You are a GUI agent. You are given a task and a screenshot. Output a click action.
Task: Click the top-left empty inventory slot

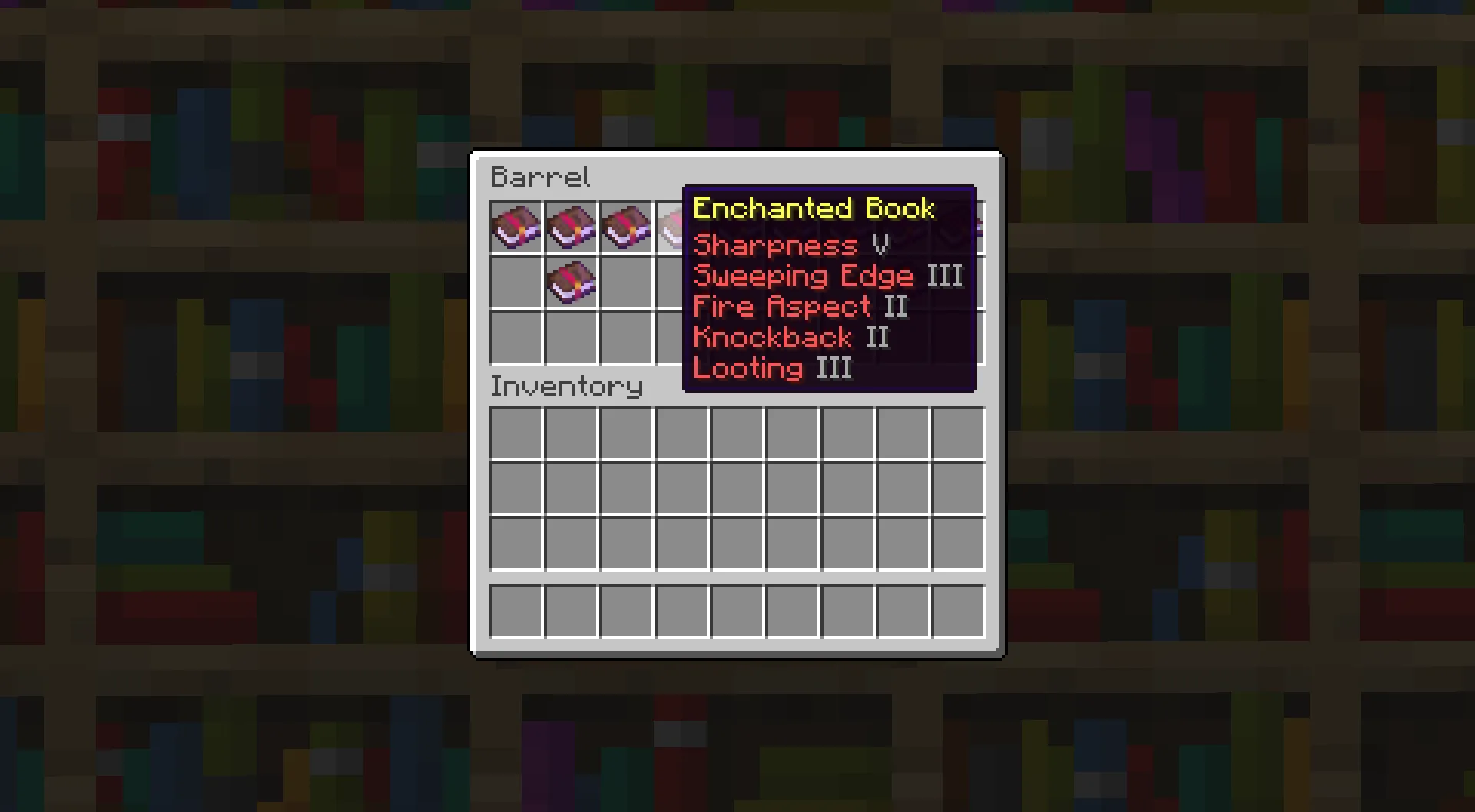pos(515,433)
